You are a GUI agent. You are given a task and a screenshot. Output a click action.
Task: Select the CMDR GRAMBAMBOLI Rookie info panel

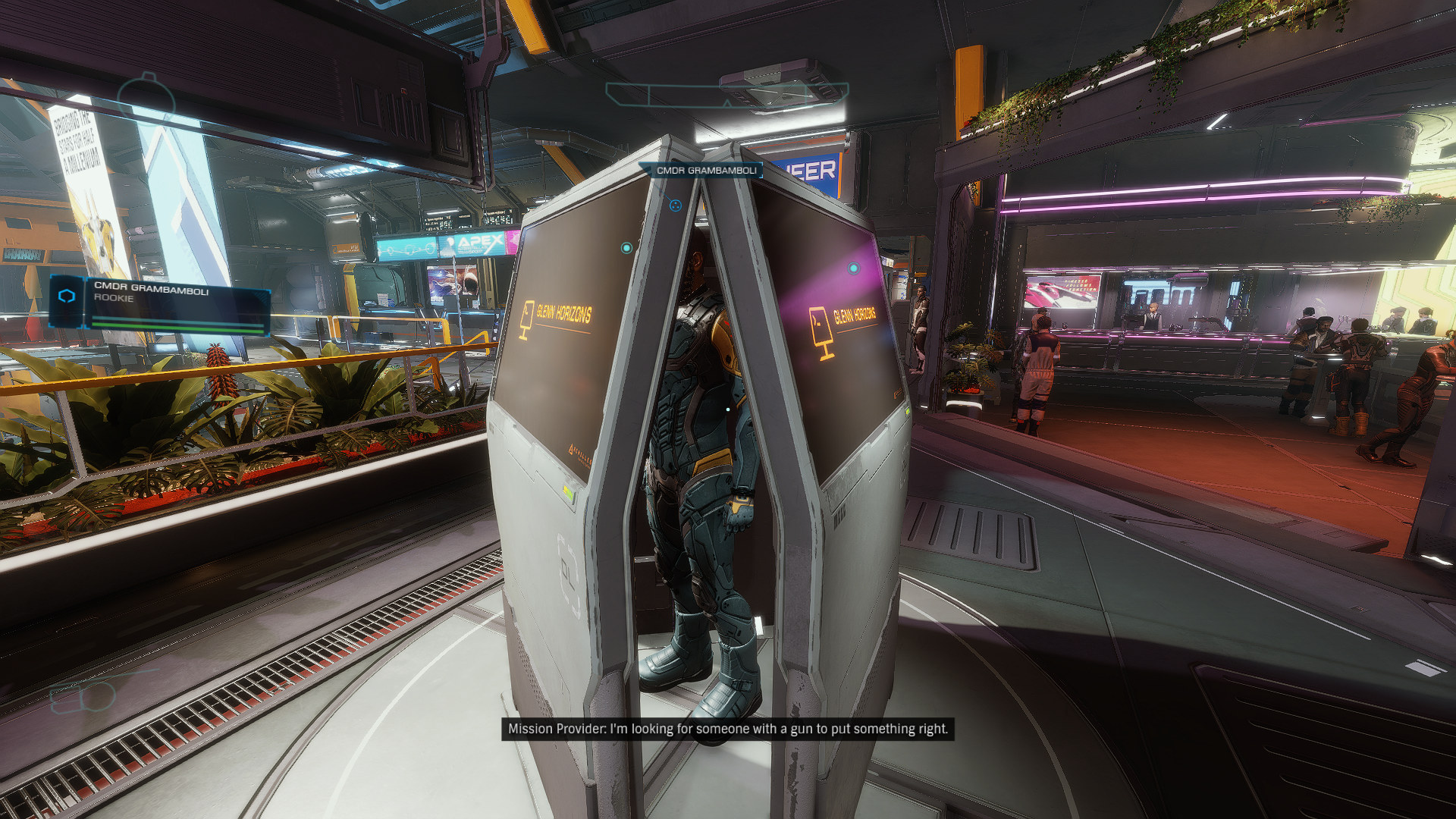pyautogui.click(x=161, y=303)
